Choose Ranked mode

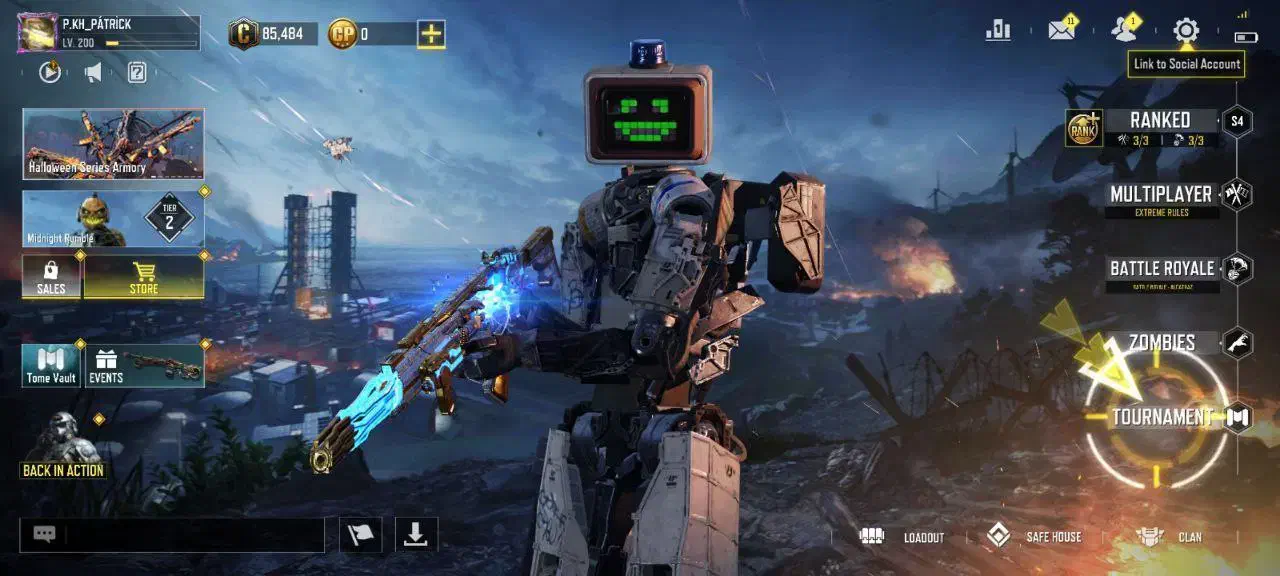point(1160,127)
